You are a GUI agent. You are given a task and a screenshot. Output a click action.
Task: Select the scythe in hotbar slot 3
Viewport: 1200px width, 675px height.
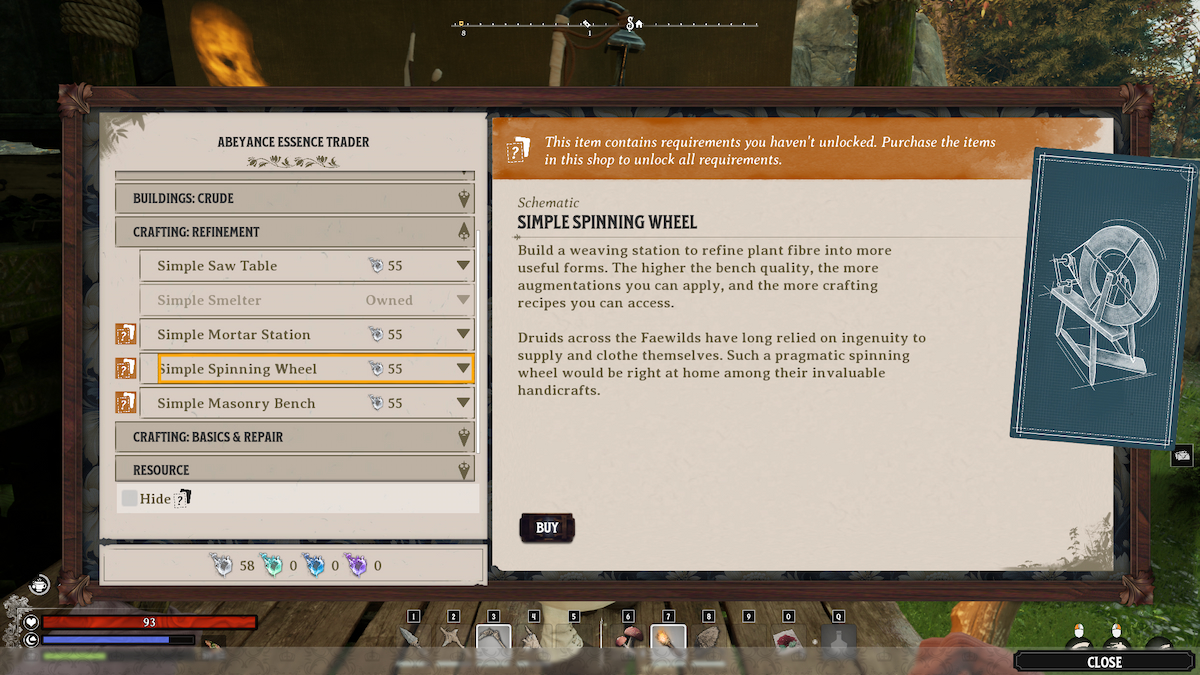tap(493, 640)
